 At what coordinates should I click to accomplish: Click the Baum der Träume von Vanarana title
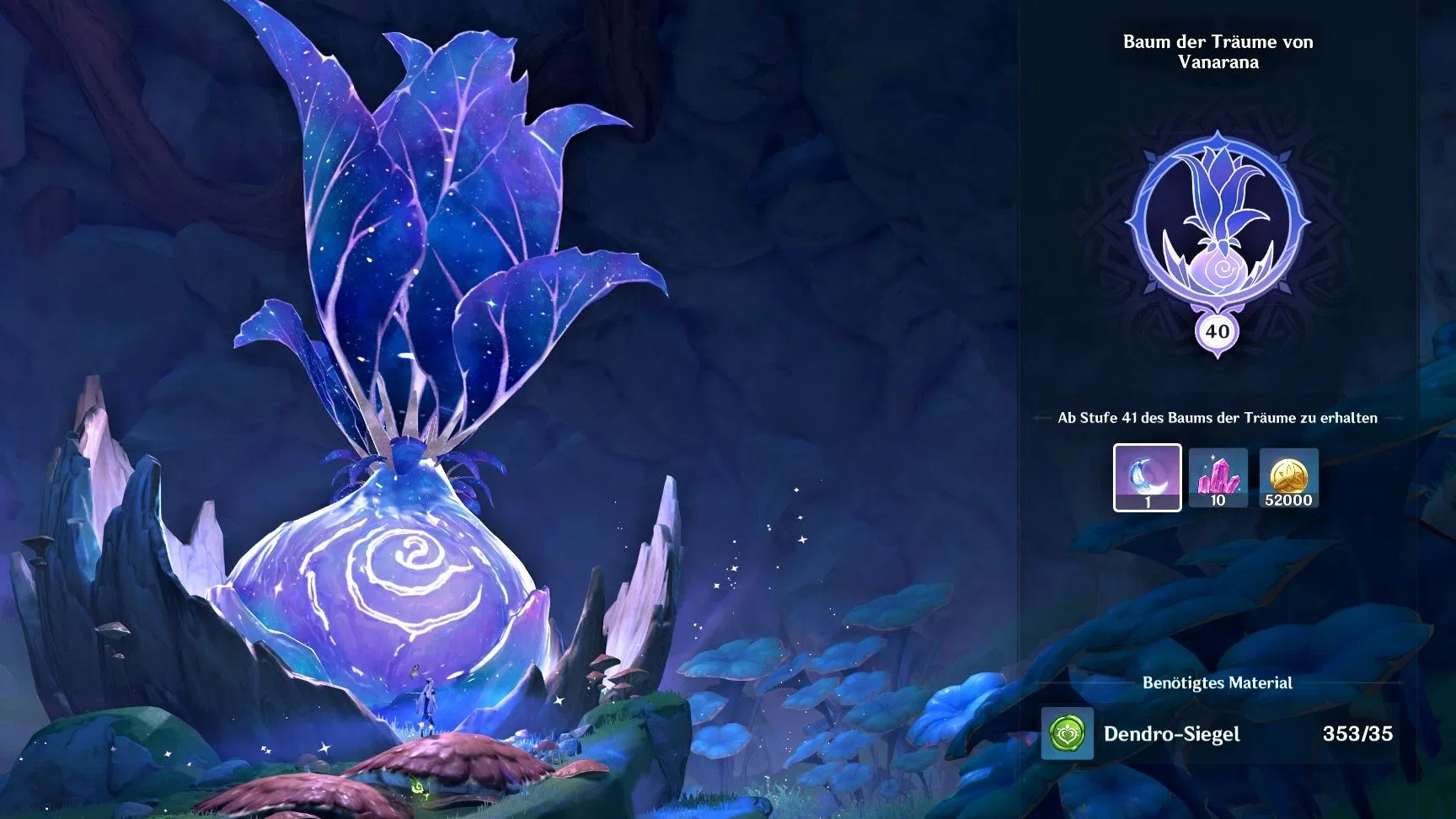1218,52
